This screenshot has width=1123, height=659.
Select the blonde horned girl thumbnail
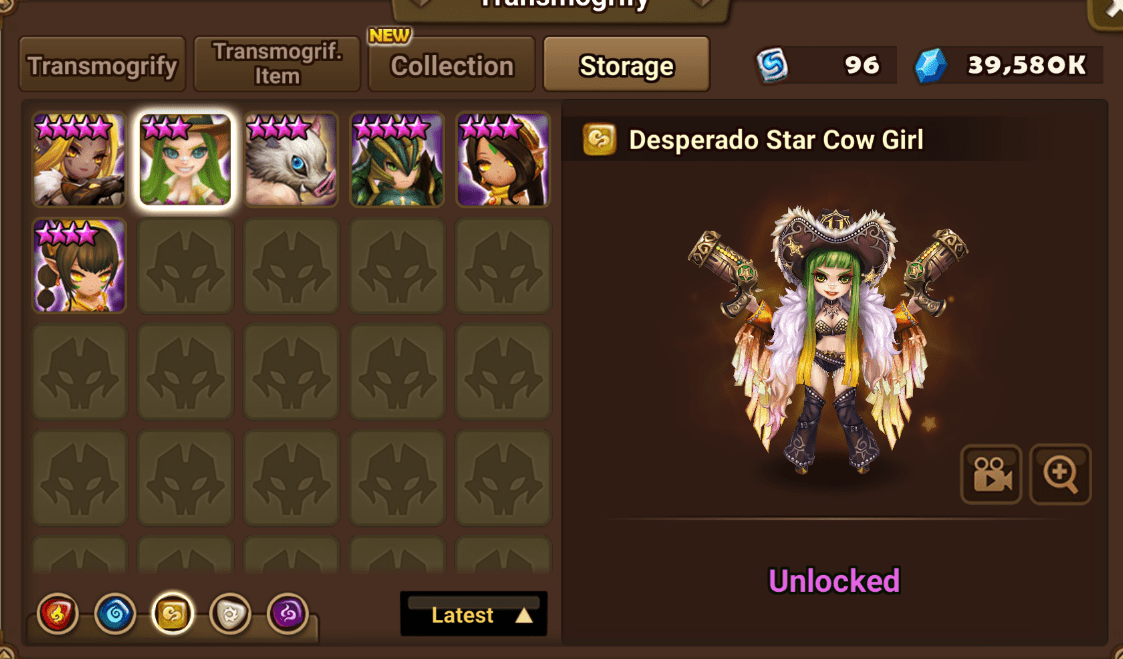[79, 160]
